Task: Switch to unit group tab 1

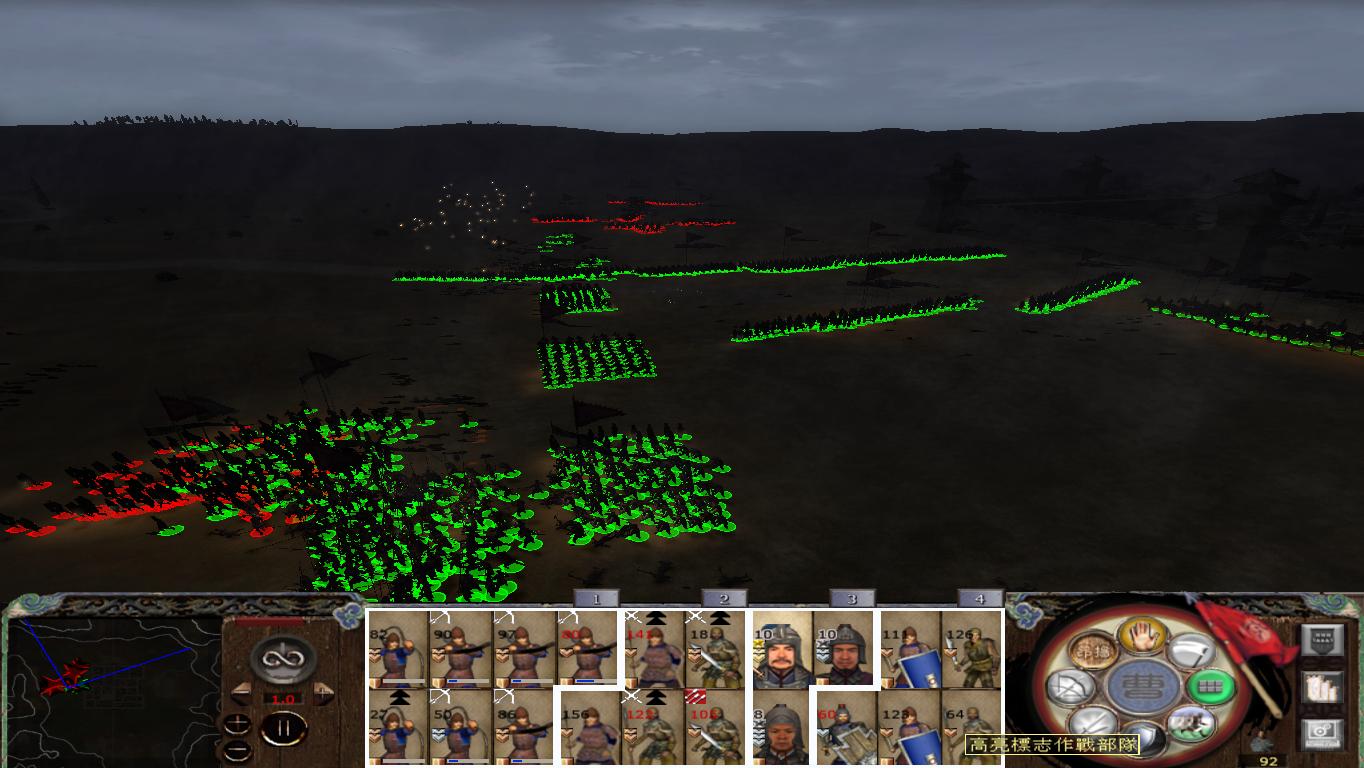Action: (597, 597)
